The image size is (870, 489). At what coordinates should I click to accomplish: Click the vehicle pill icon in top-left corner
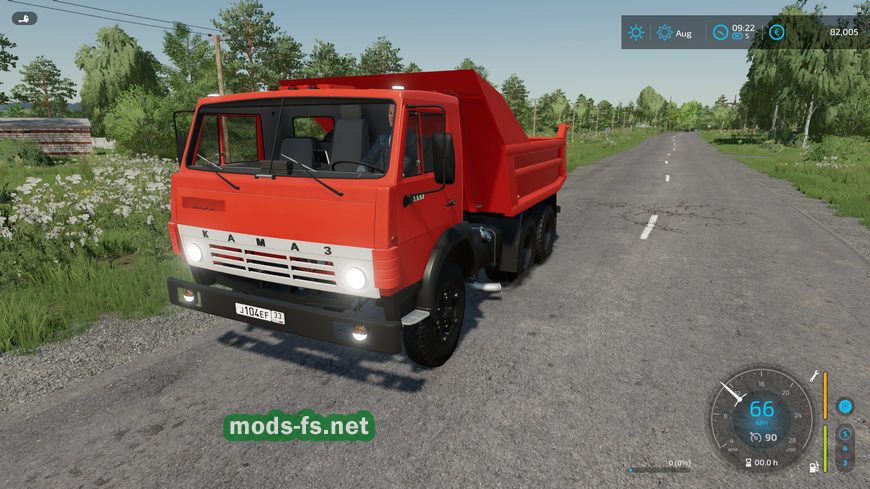(24, 18)
